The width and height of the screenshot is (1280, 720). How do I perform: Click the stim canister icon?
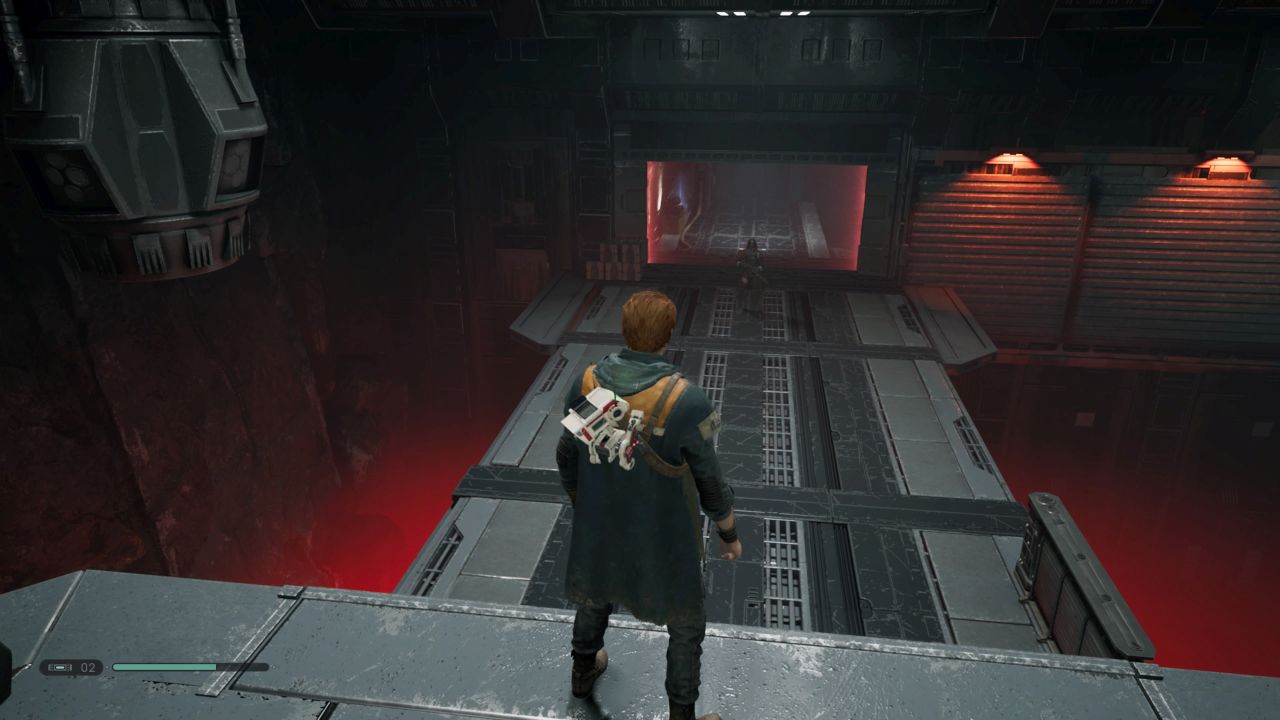[x=60, y=667]
